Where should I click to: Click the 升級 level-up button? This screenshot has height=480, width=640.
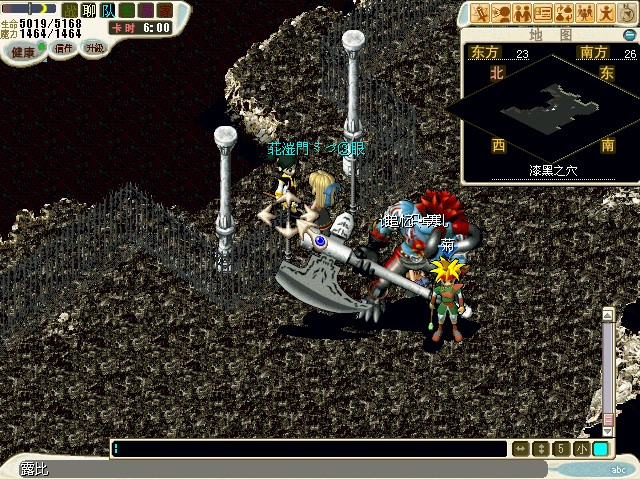coord(93,47)
